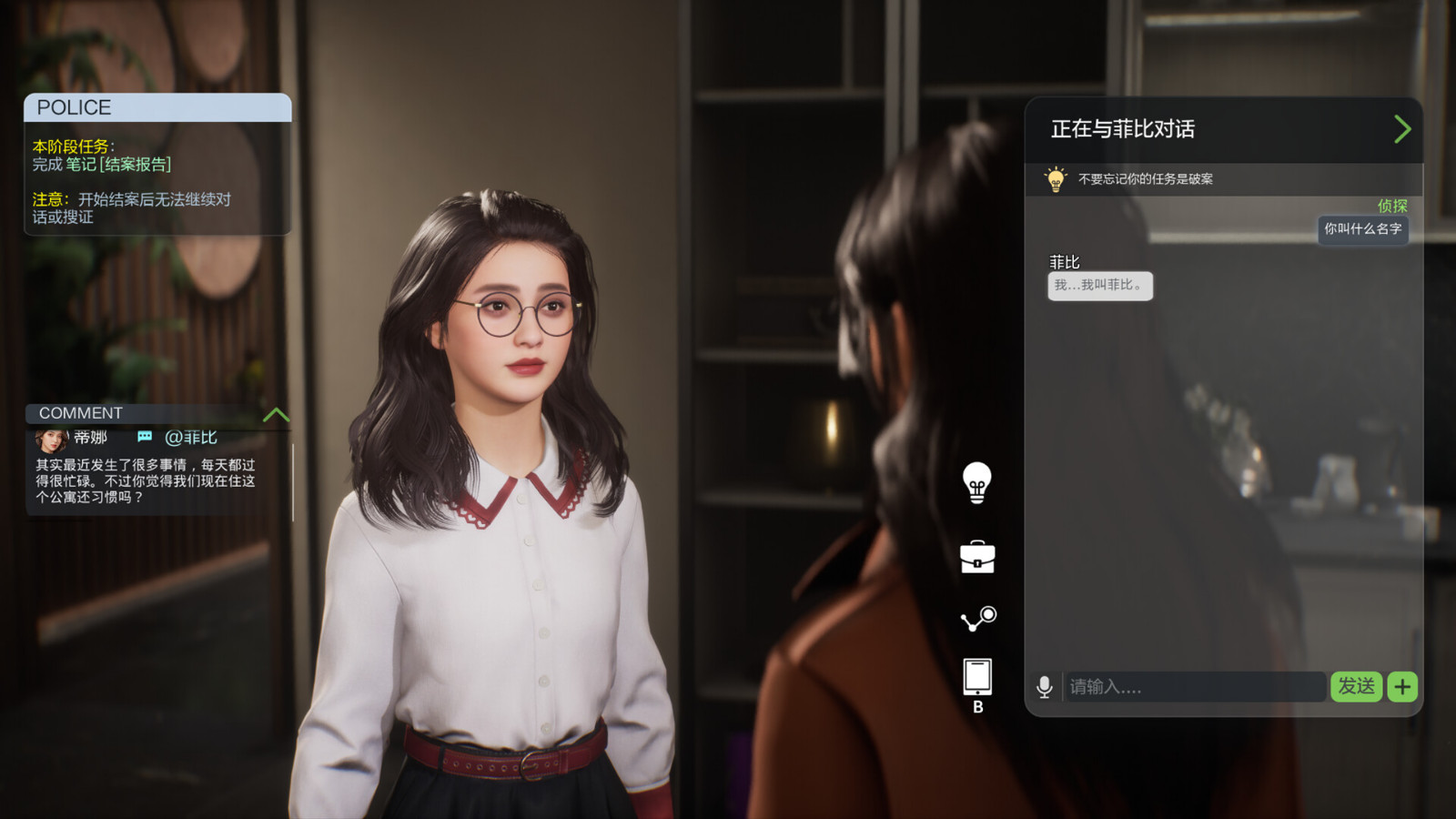Select the detective's 你叫什么名字 message bubble
This screenshot has height=819, width=1456.
point(1362,230)
